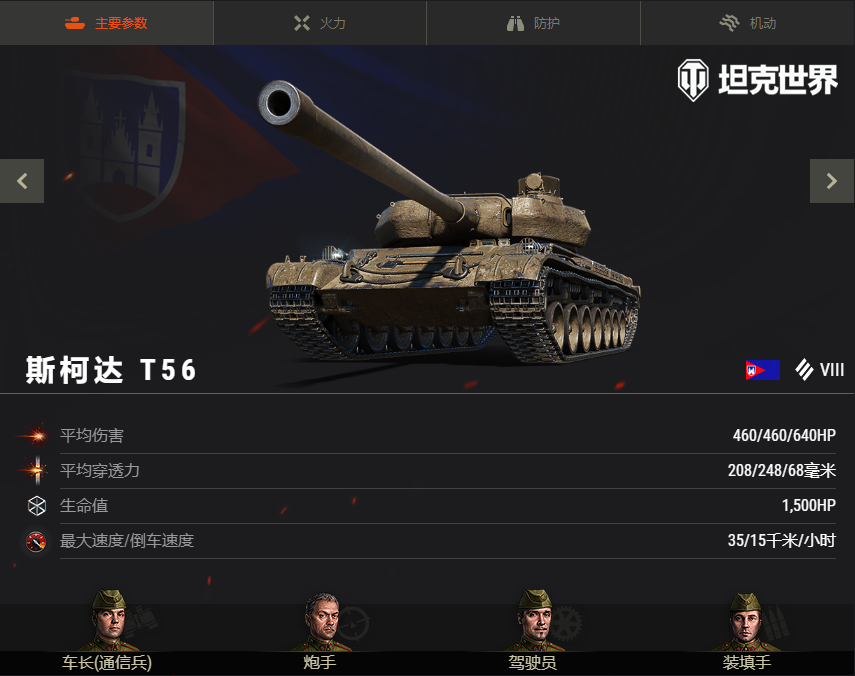Advance to the next tank with right arrow
This screenshot has width=855, height=676.
point(831,181)
